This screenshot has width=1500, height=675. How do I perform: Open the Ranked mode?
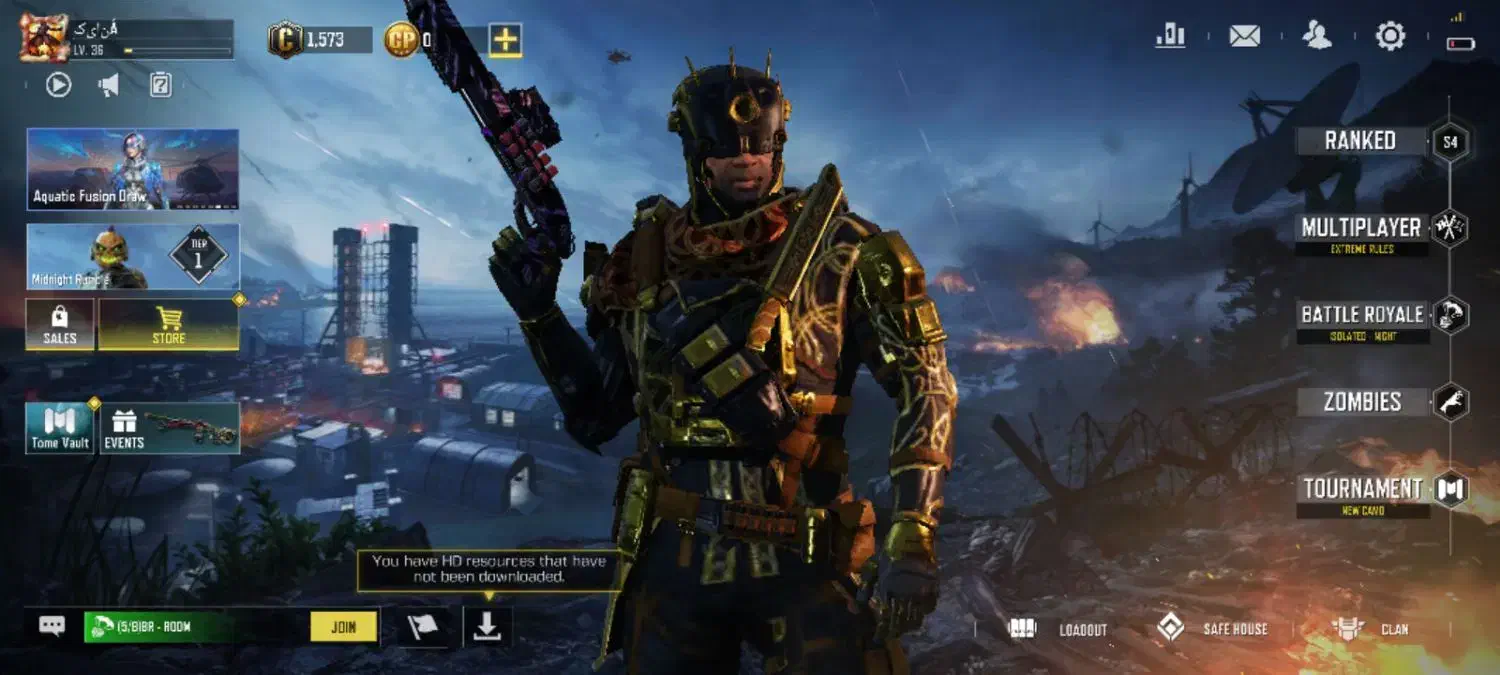point(1360,141)
